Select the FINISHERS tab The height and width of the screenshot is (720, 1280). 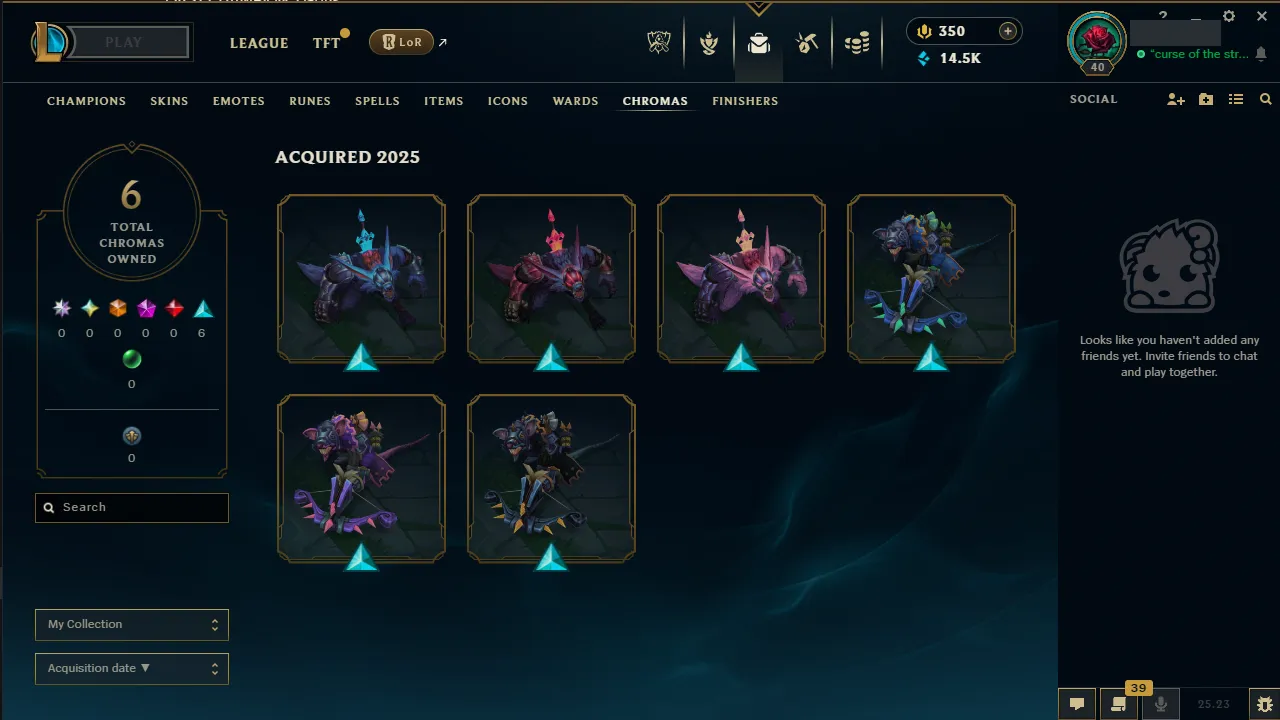[x=745, y=100]
